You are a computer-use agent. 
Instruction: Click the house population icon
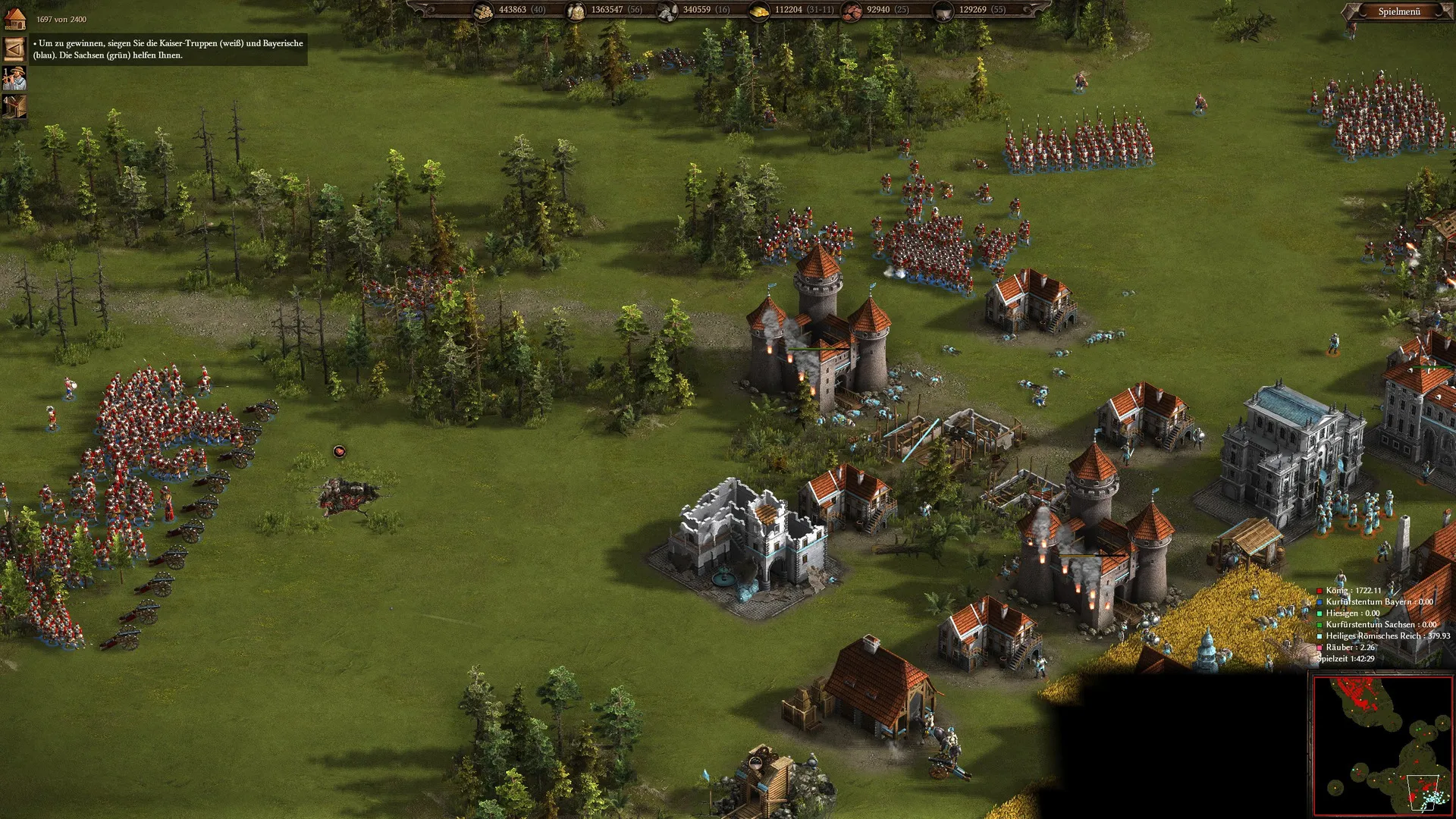[15, 18]
